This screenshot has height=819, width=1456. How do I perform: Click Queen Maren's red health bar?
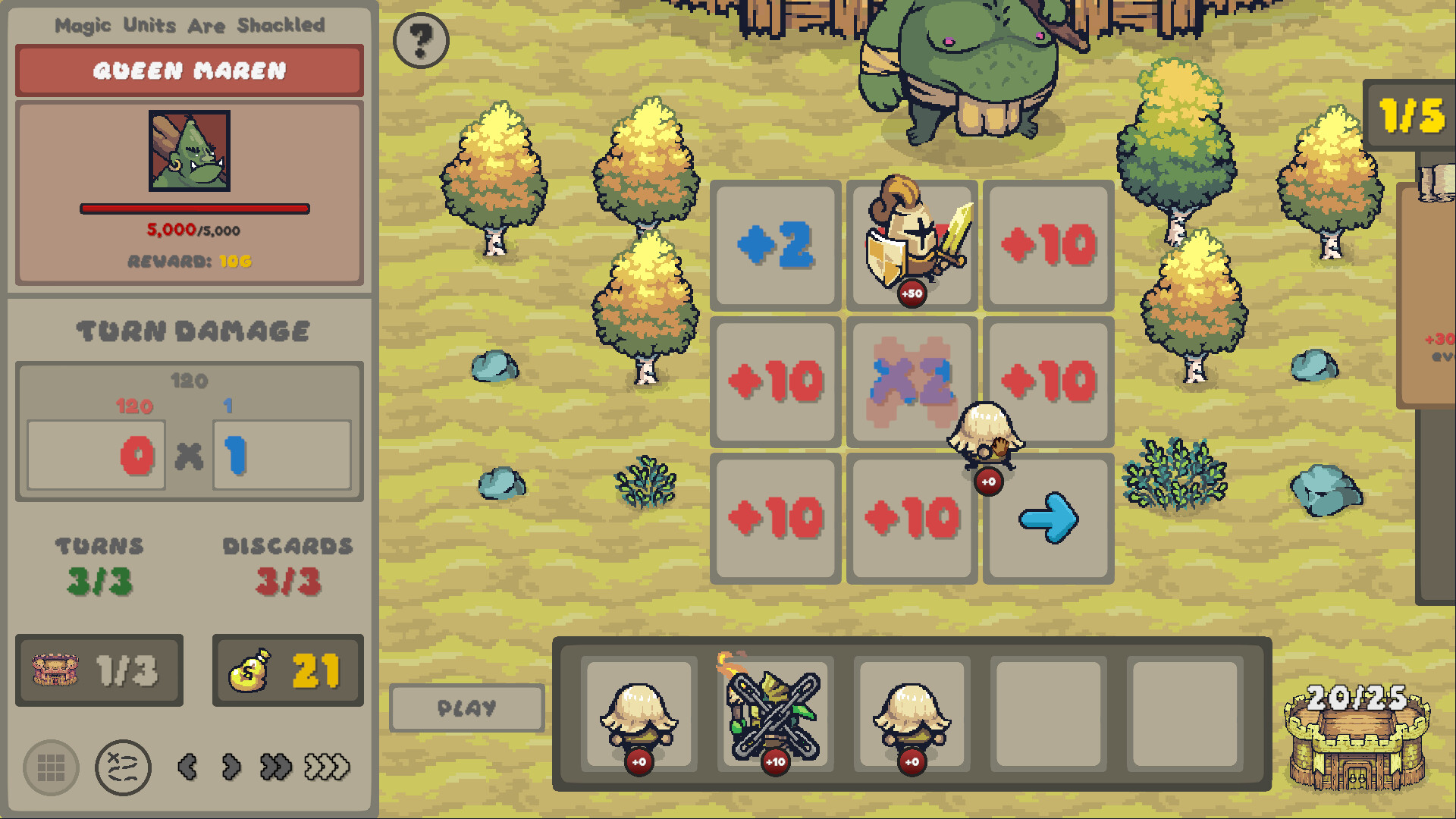[194, 208]
